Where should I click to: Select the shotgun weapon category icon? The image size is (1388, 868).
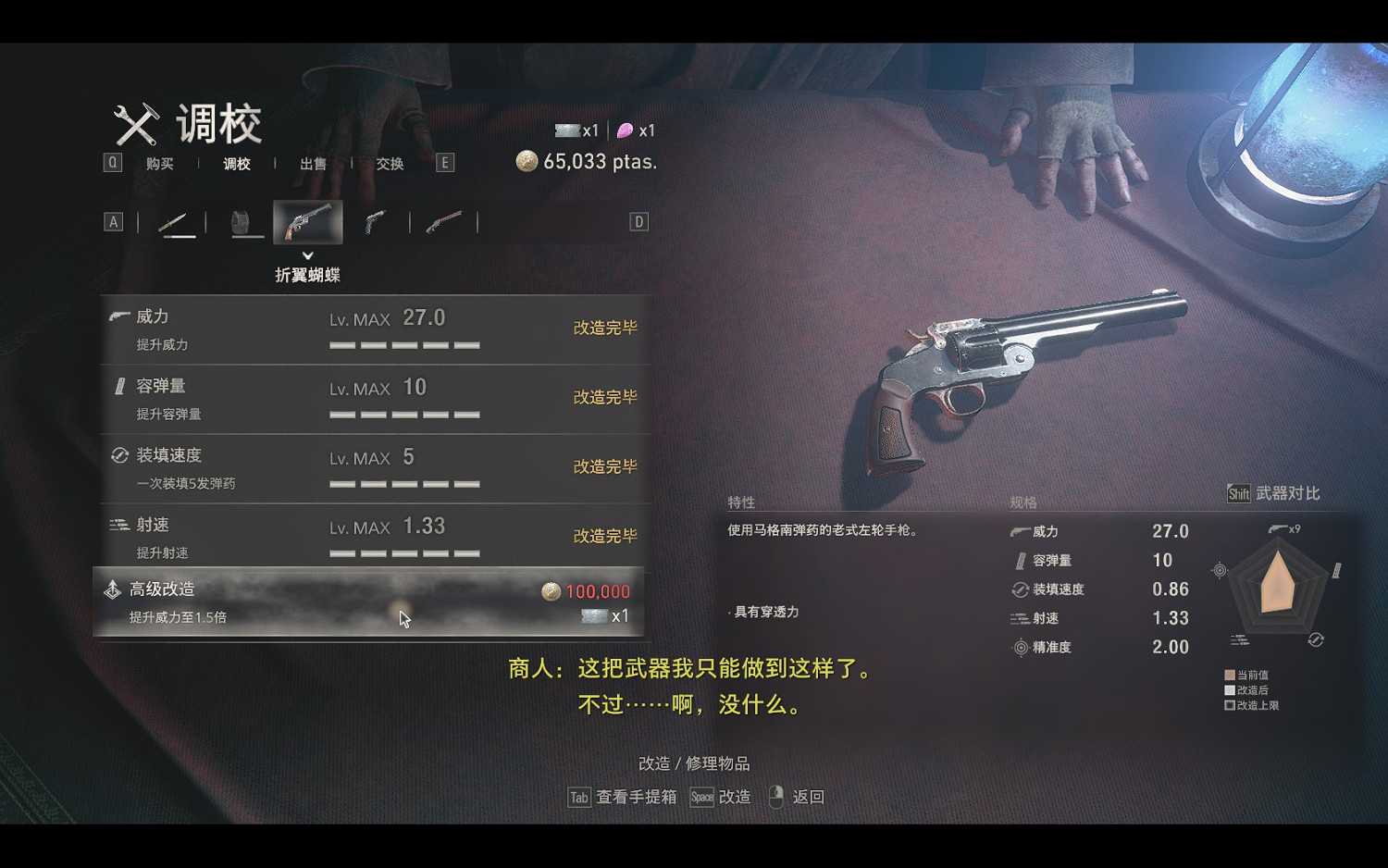coord(442,221)
